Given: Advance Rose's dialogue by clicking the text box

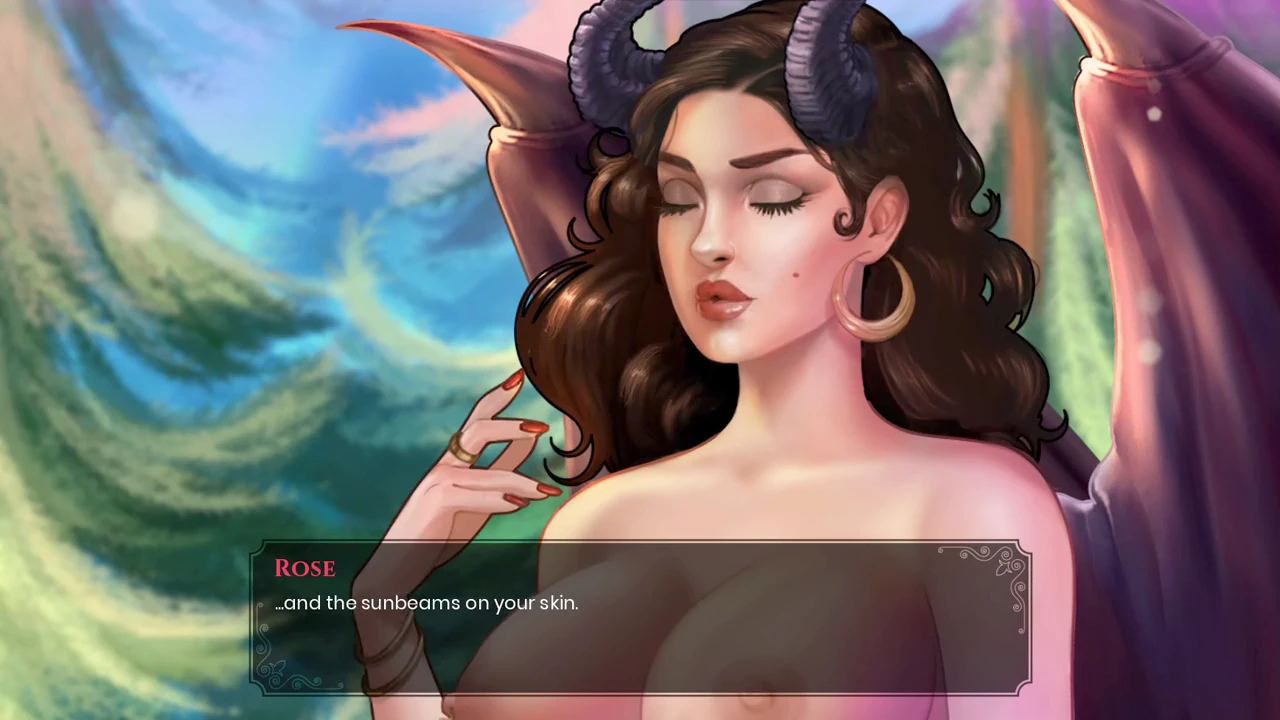Looking at the screenshot, I should pyautogui.click(x=640, y=618).
